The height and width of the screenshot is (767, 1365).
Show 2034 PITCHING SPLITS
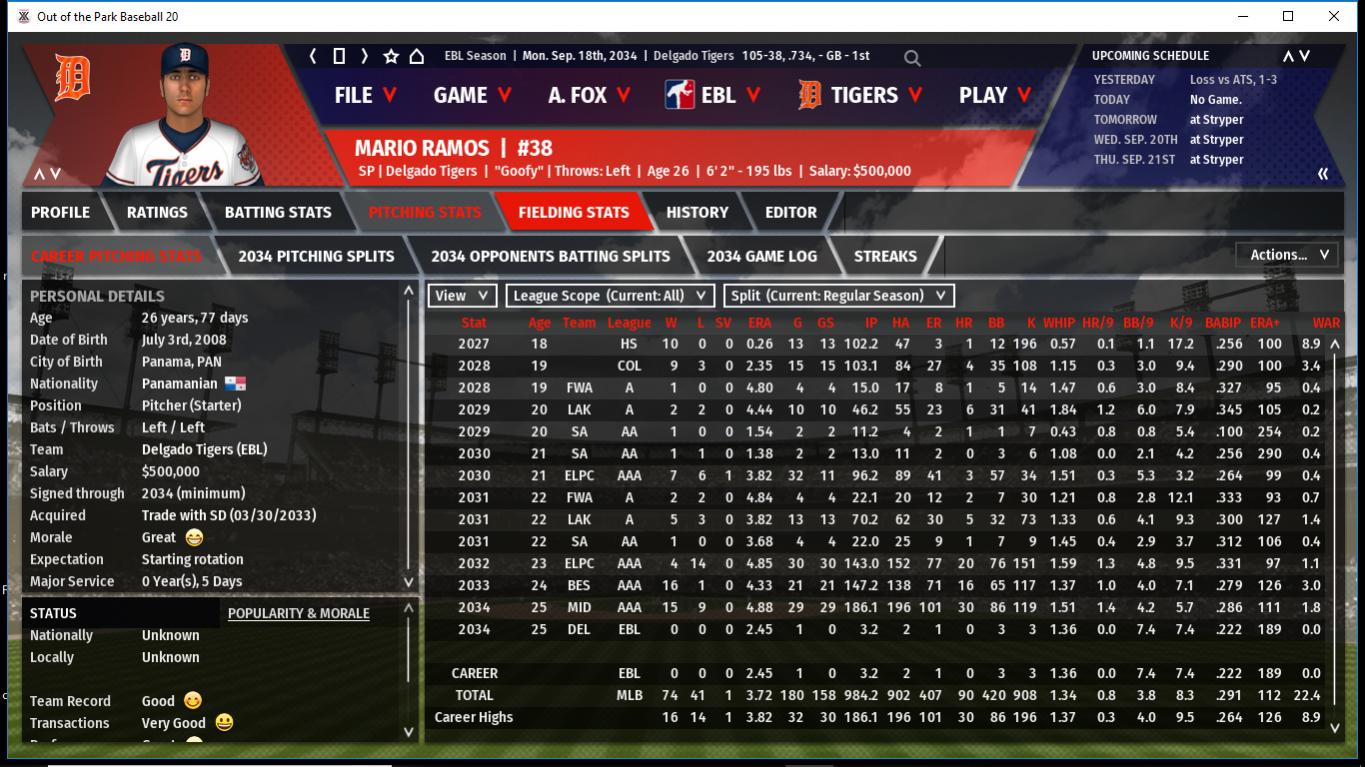click(x=316, y=256)
